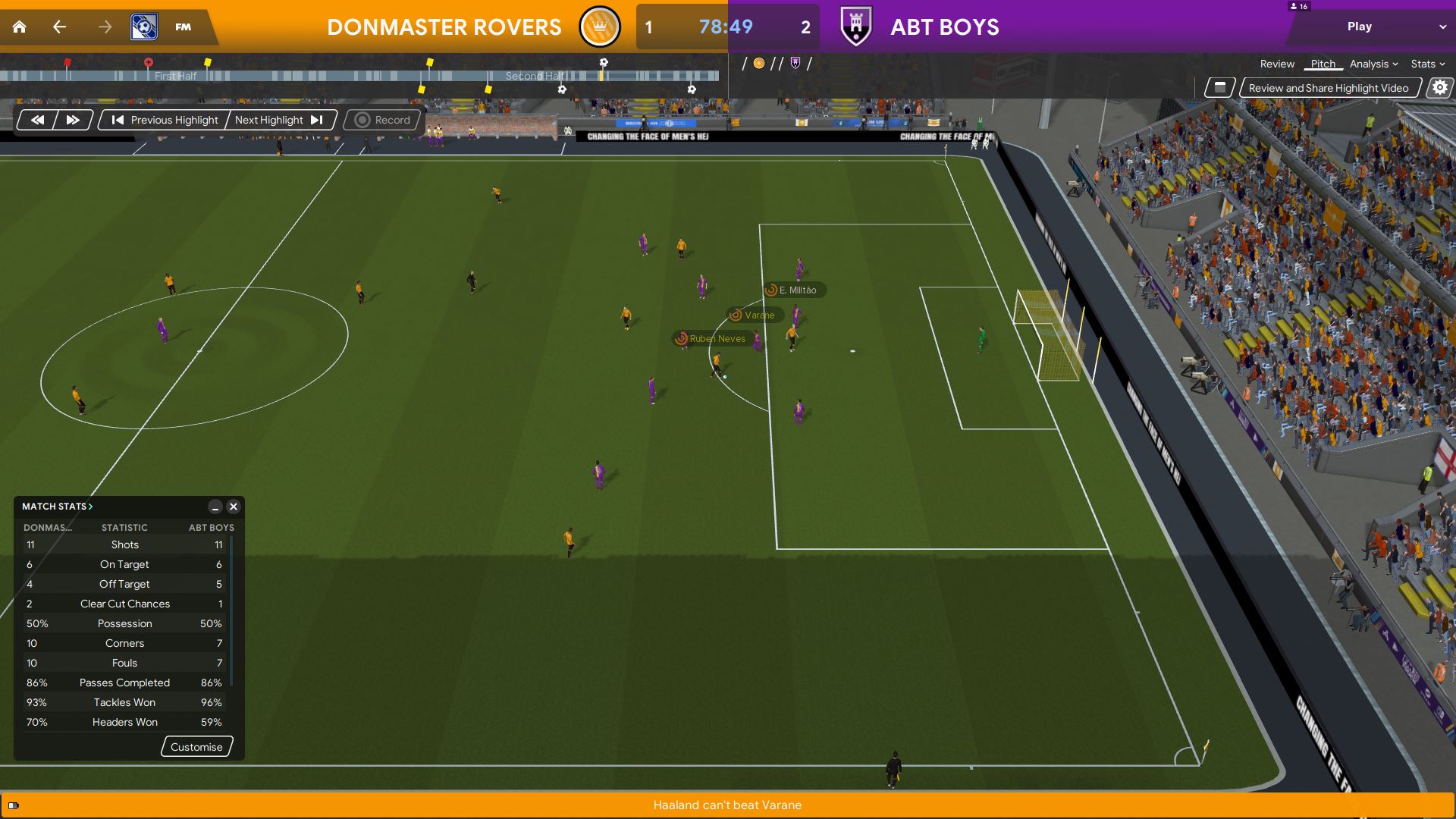The image size is (1456, 819).
Task: Navigate back with the left arrow
Action: point(59,27)
